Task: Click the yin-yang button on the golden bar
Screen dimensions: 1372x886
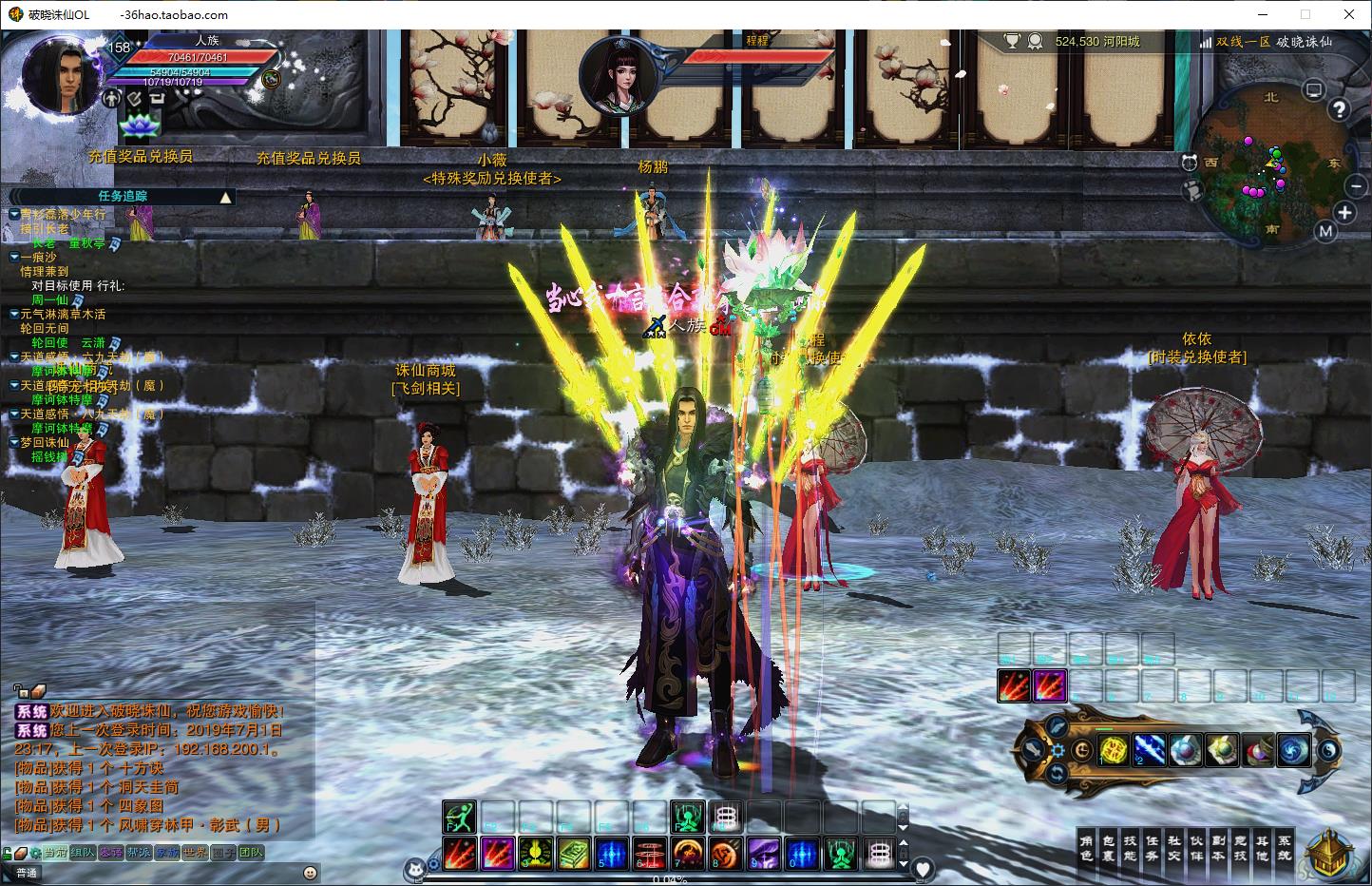Action: point(1328,750)
